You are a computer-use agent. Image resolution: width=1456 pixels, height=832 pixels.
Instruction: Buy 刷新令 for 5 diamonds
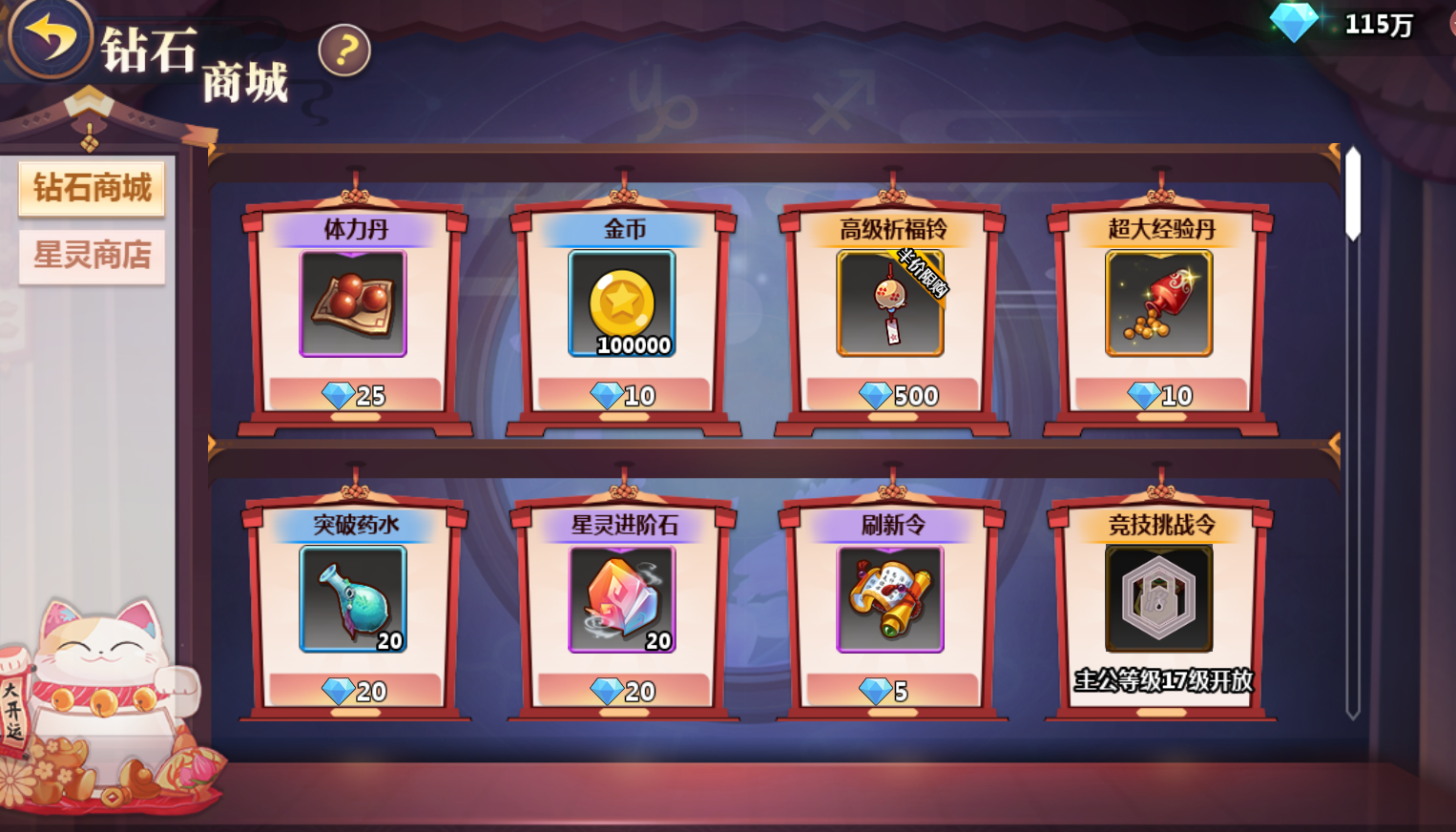coord(891,691)
